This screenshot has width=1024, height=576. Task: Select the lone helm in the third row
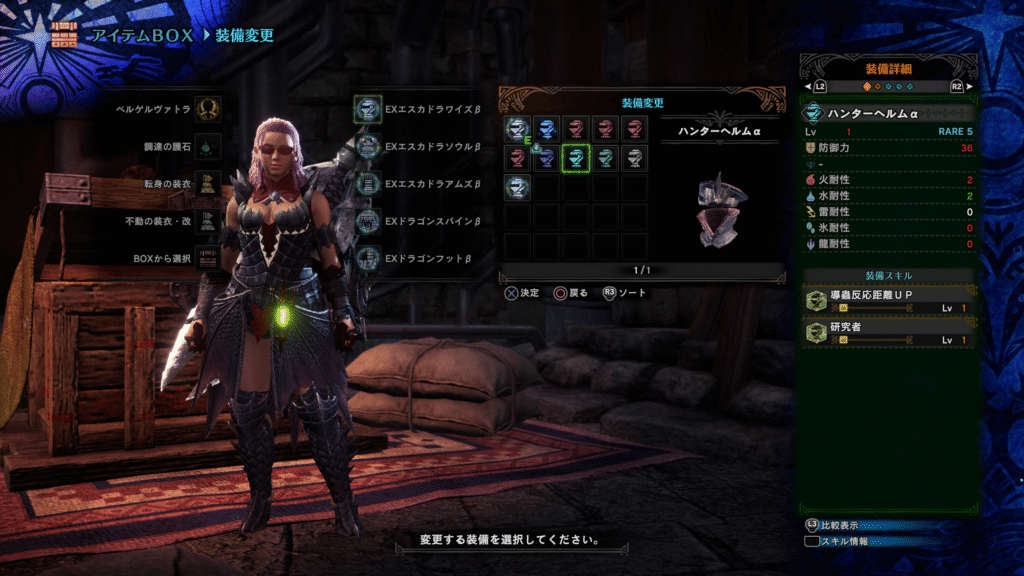517,186
